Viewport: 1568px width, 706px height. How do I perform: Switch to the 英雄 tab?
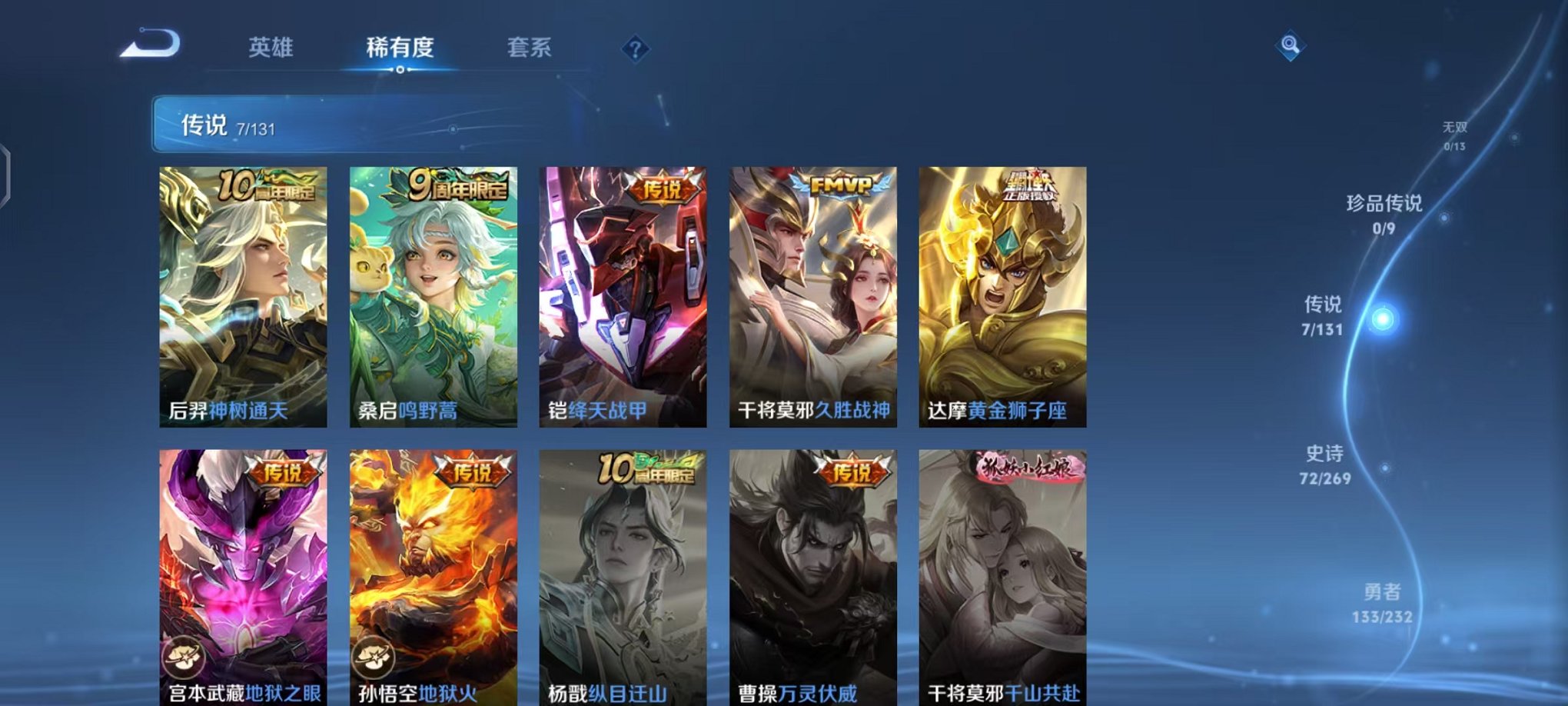[x=273, y=48]
